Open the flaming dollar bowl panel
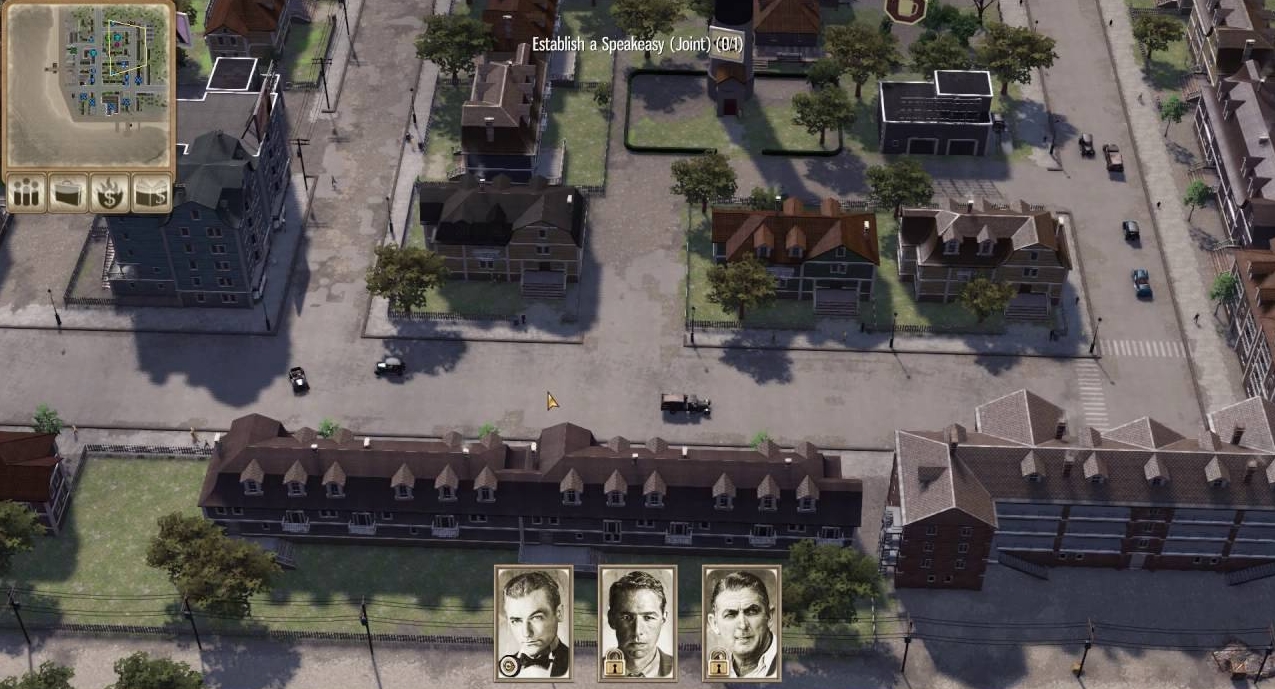This screenshot has width=1275, height=689. pyautogui.click(x=109, y=194)
